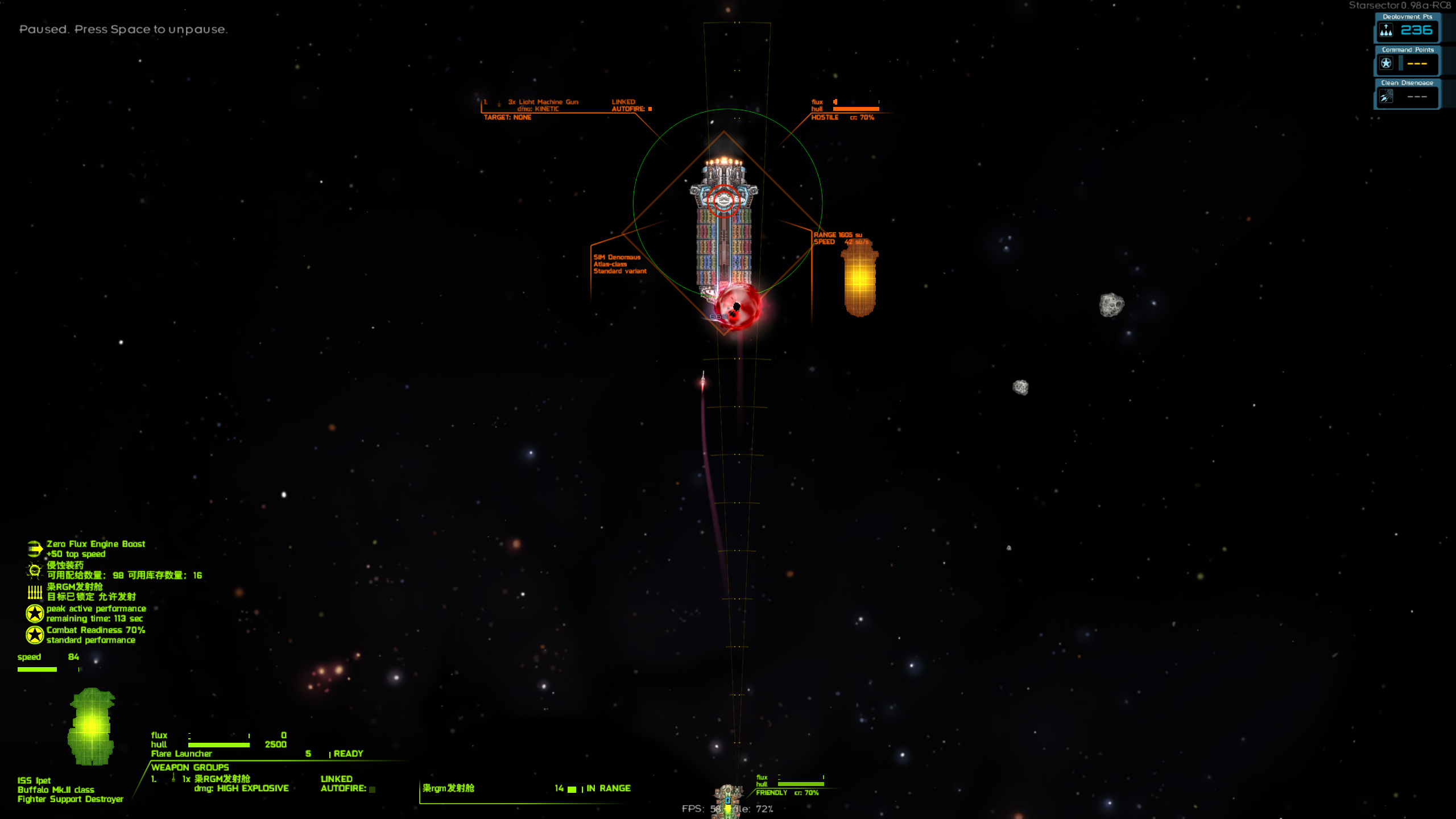Click the green Buffalo Mk.II ship status display
1456x819 pixels.
pyautogui.click(x=91, y=726)
